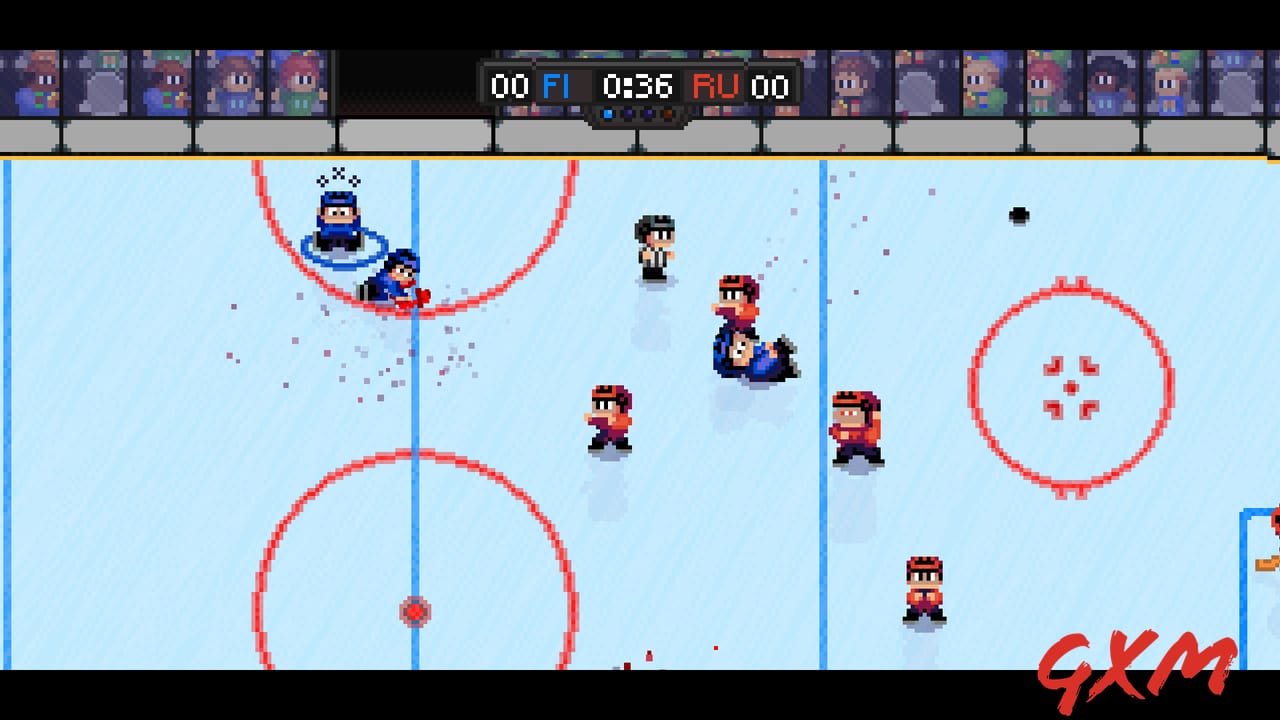Click the second unlit period indicator
The width and height of the screenshot is (1280, 720).
click(x=627, y=113)
